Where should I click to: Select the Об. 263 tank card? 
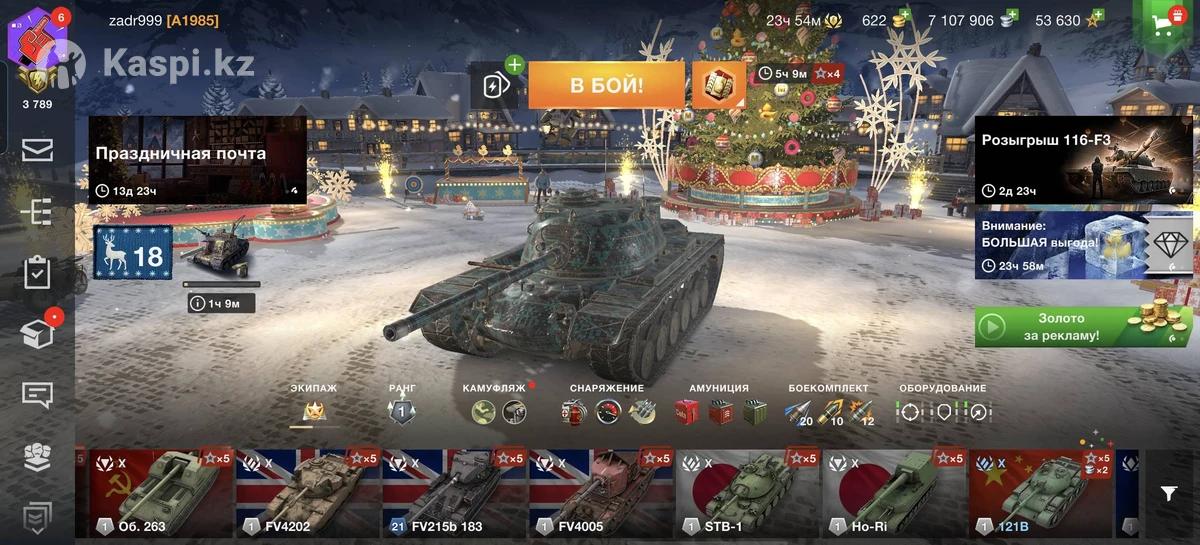coord(162,494)
